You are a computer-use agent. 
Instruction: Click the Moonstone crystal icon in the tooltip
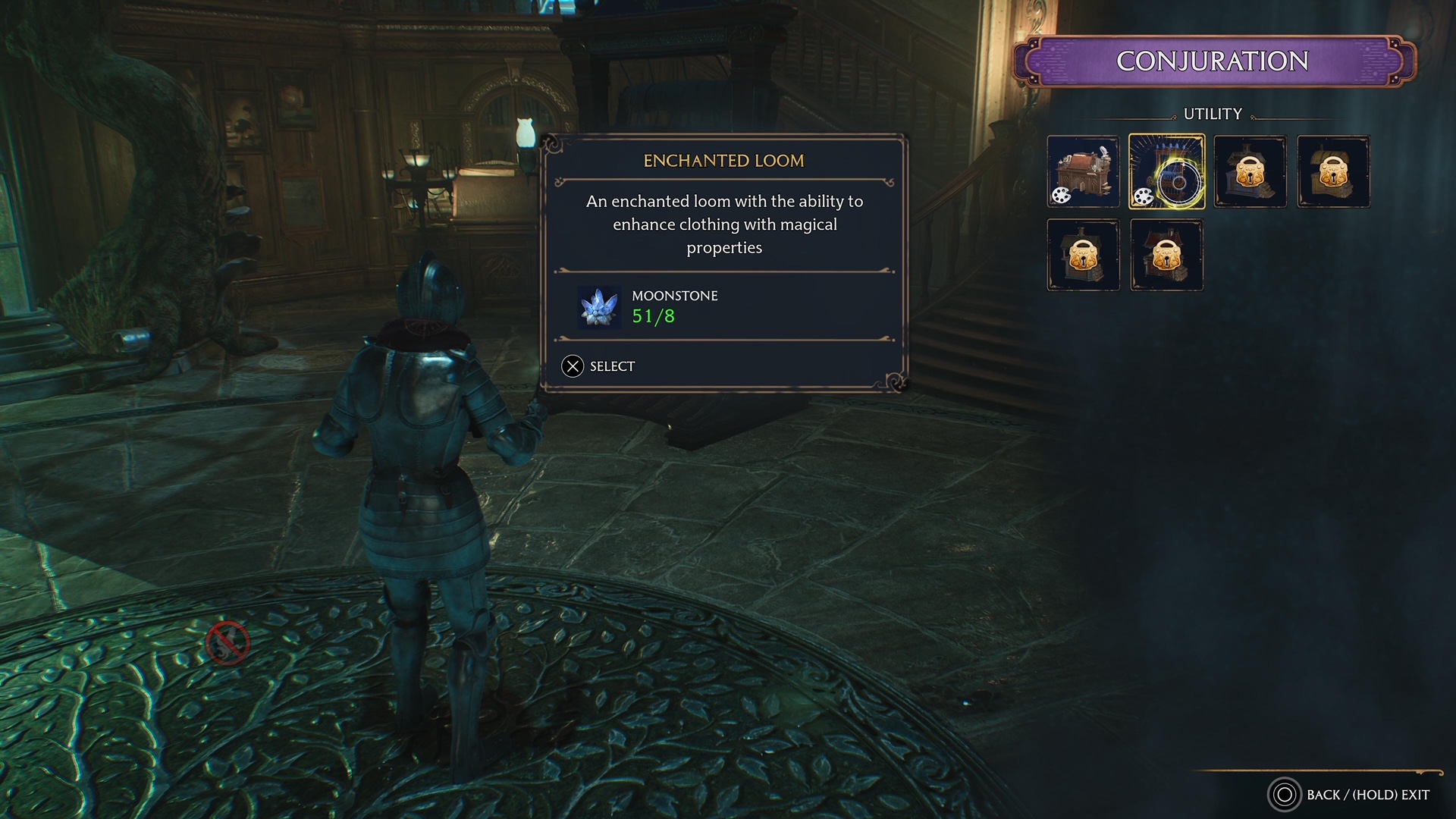(598, 306)
